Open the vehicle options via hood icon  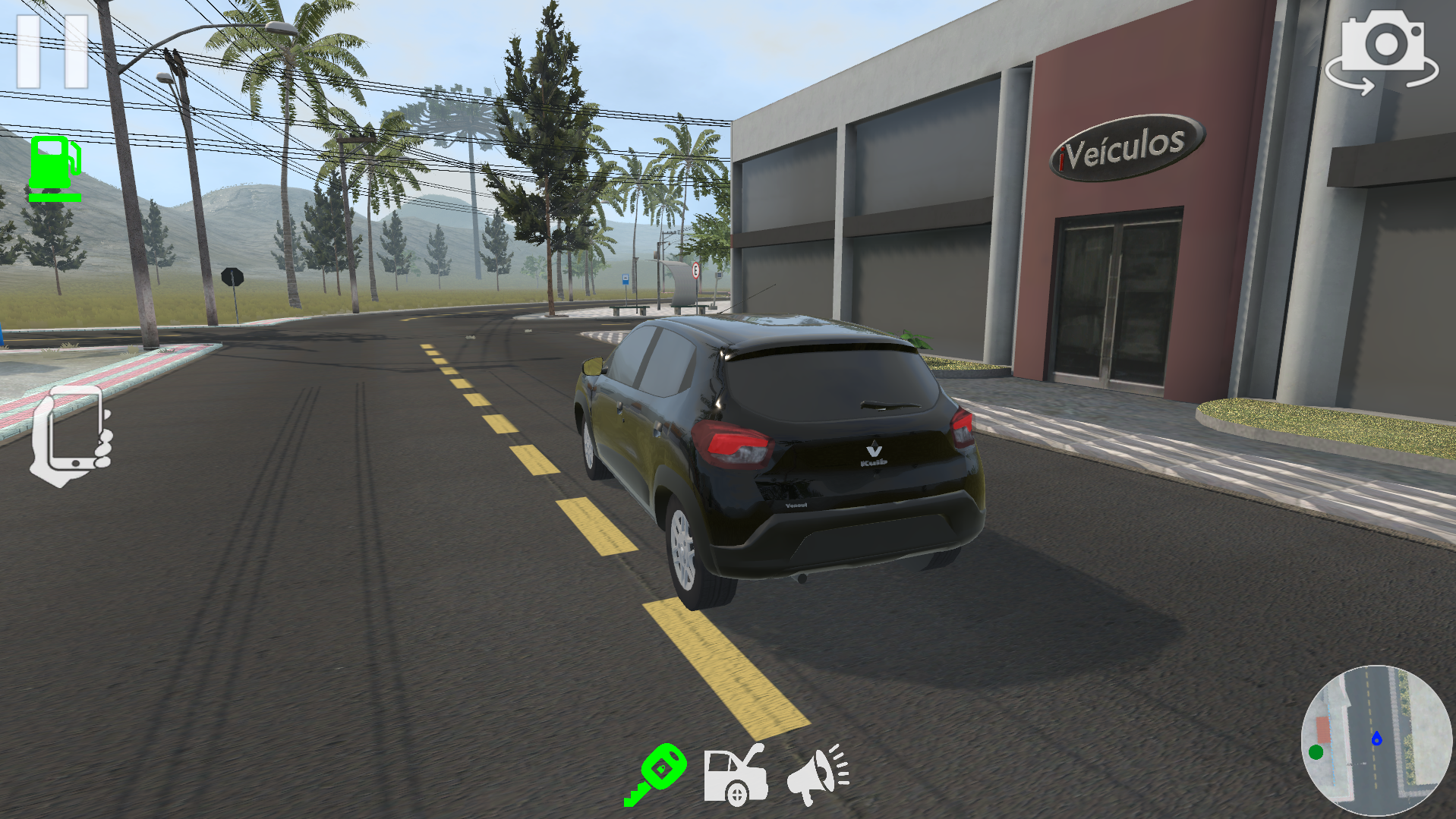click(x=736, y=776)
